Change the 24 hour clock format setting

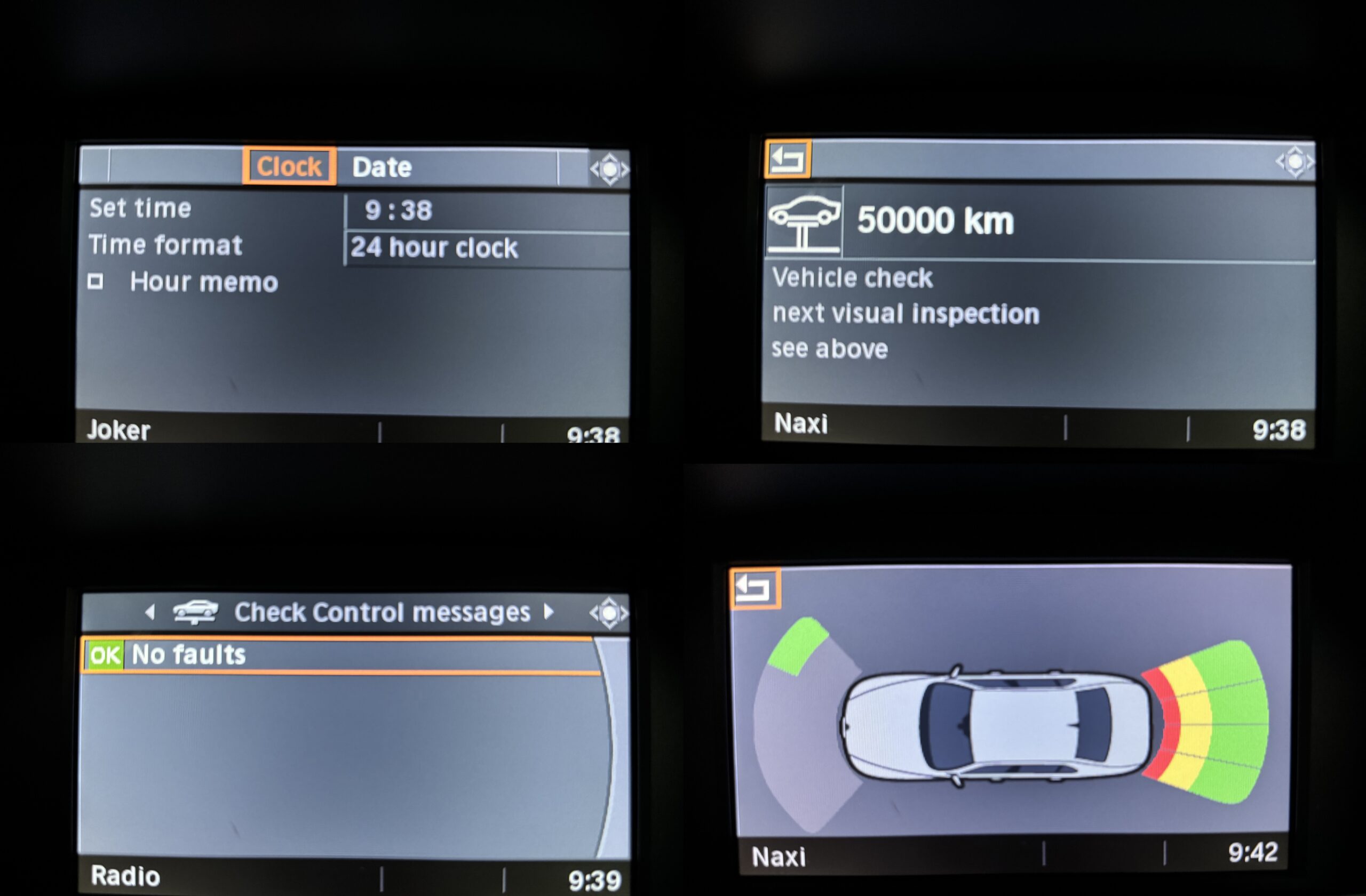(486, 248)
